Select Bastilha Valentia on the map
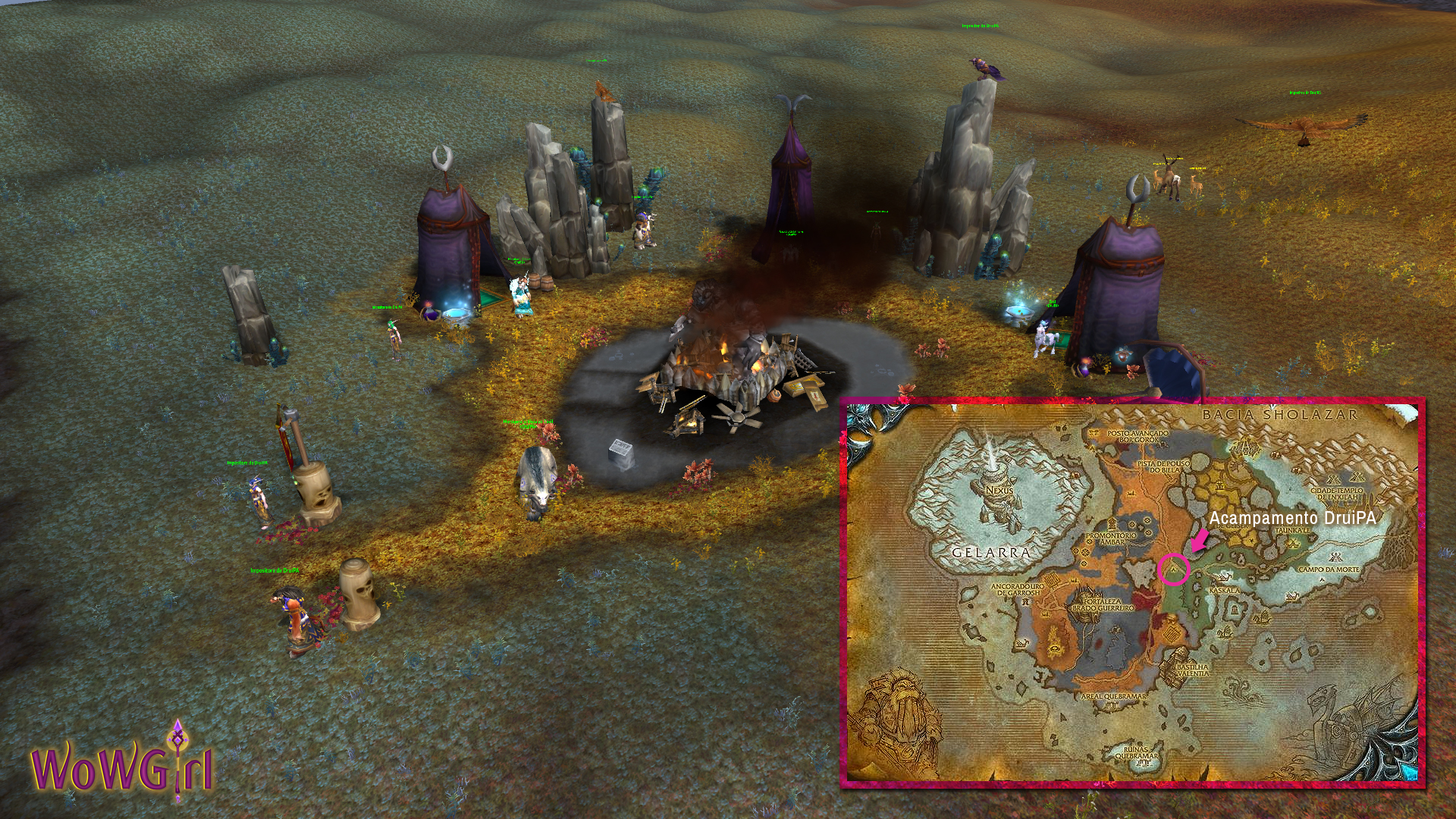The image size is (1456, 819). point(1192,670)
